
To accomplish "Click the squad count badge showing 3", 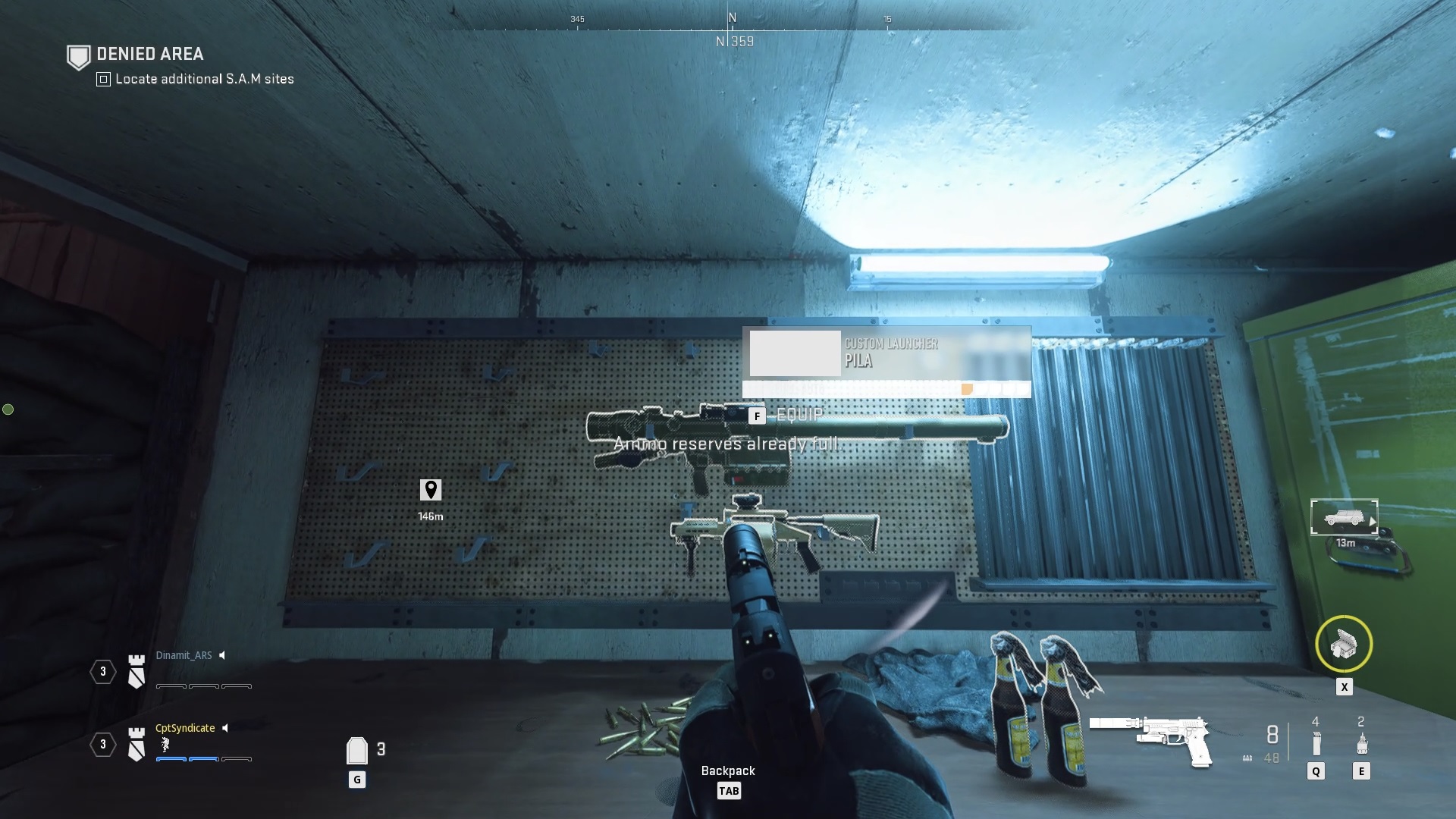I will click(x=103, y=672).
